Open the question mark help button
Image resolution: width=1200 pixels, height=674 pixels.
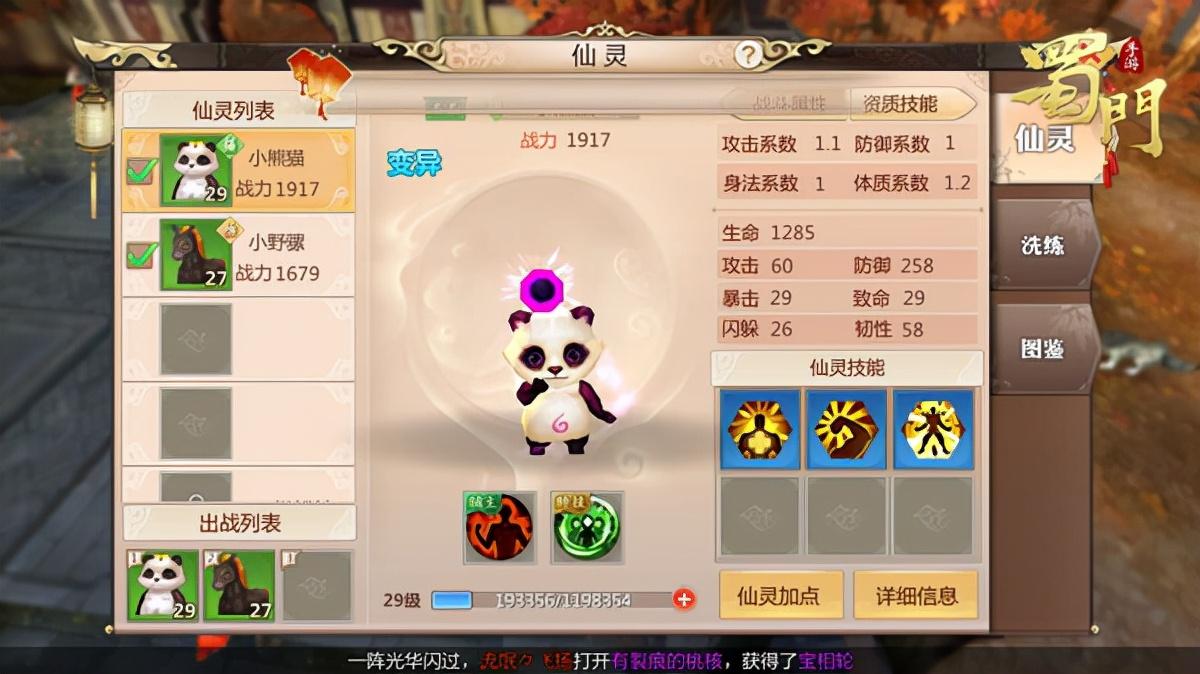coord(747,56)
